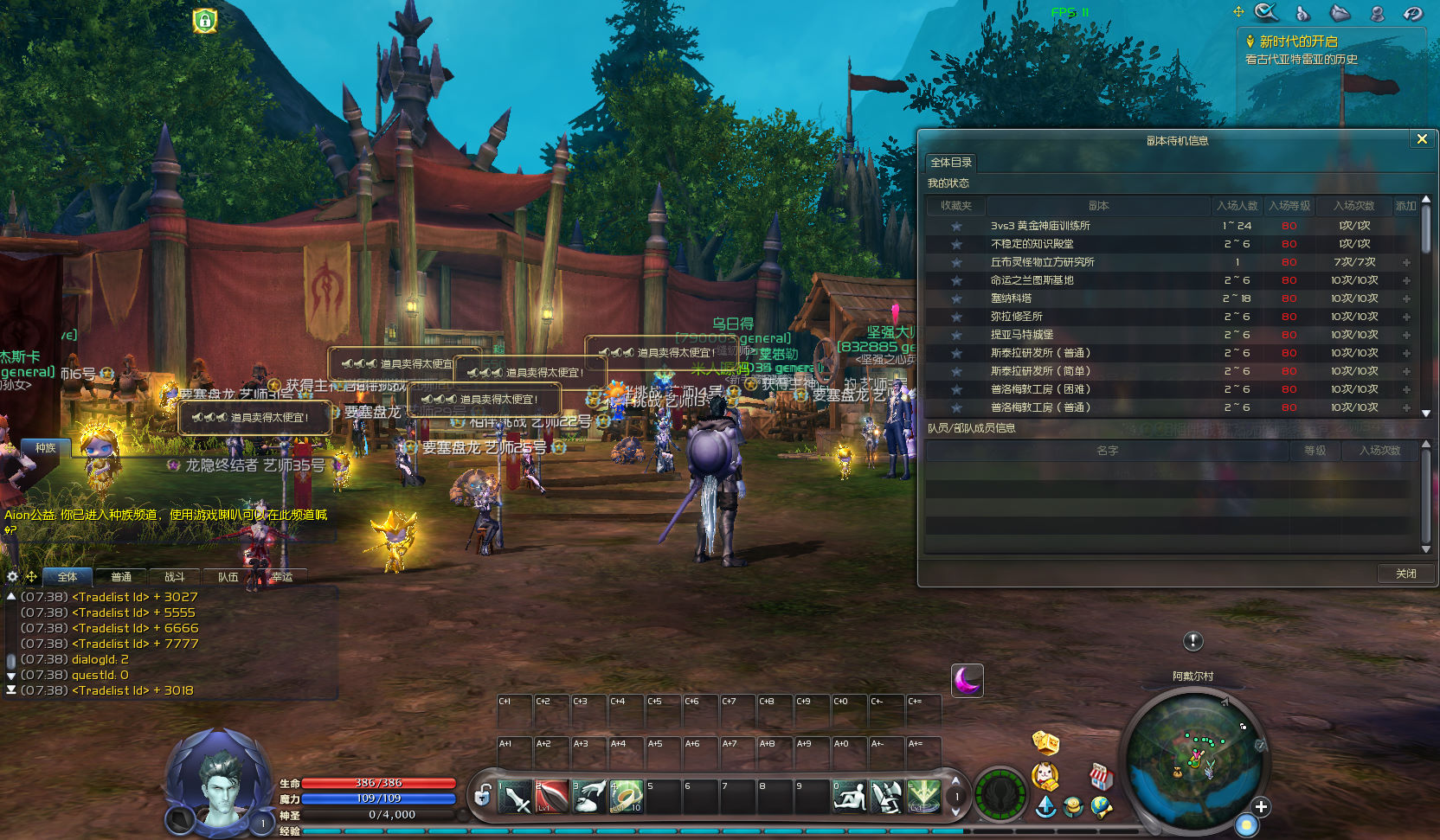The height and width of the screenshot is (840, 1440).
Task: Click the 关闭 button in dungeon panel
Action: pyautogui.click(x=1405, y=574)
